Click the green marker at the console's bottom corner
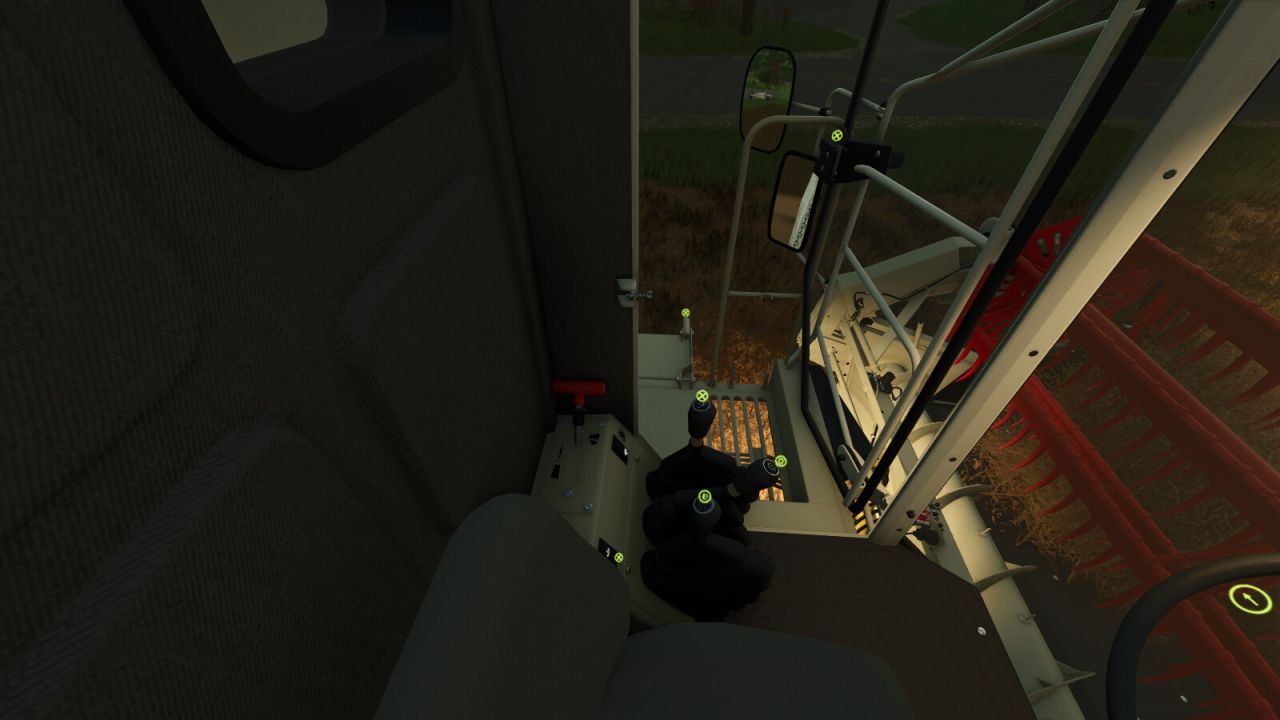 [619, 557]
